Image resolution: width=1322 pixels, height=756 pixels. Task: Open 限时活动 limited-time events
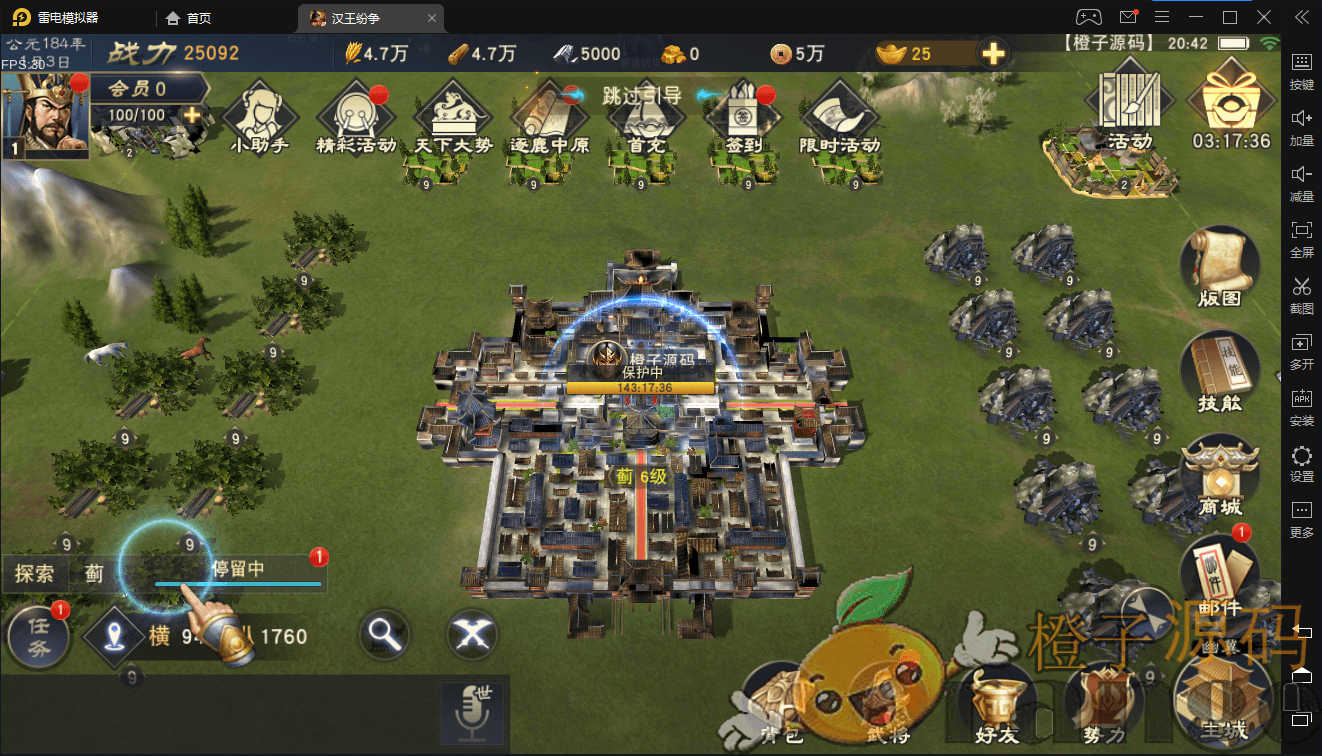(839, 114)
